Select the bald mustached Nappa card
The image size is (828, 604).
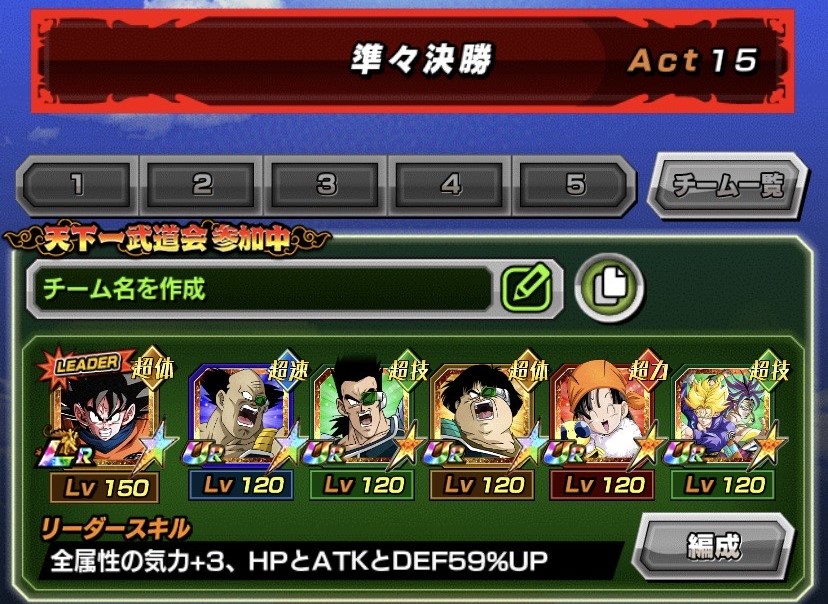pos(241,415)
